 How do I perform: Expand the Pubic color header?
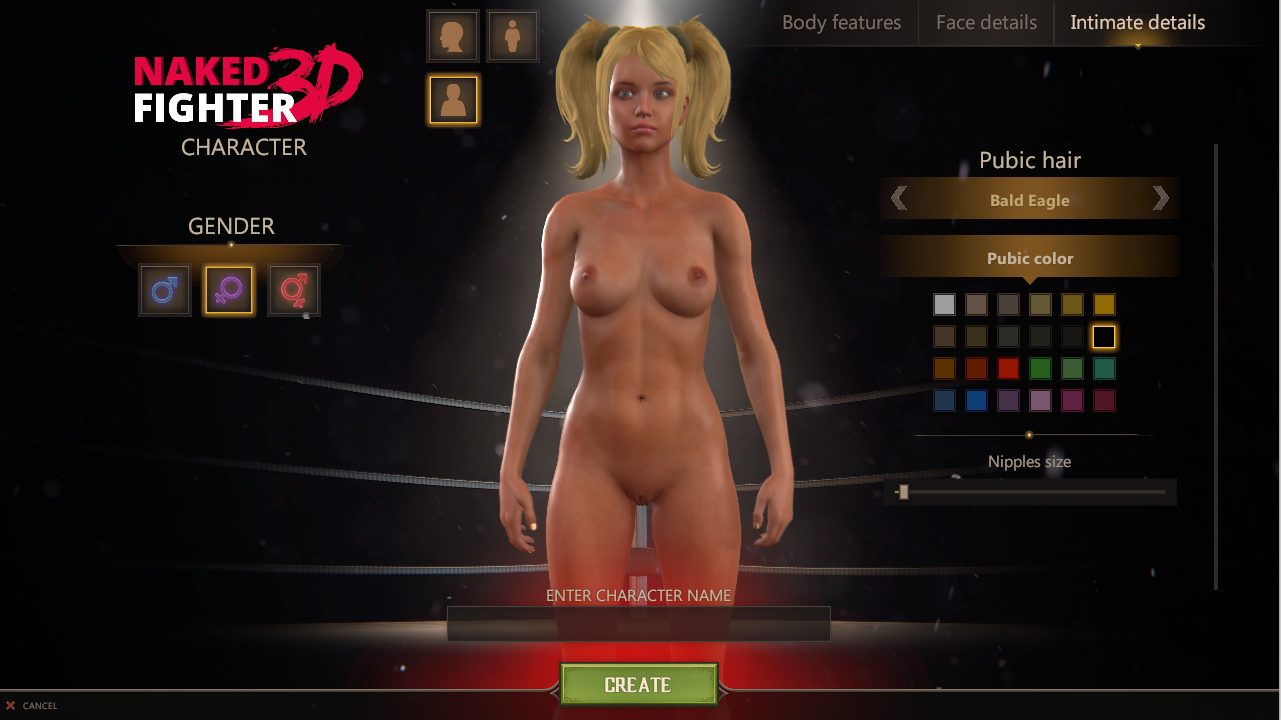[1029, 258]
